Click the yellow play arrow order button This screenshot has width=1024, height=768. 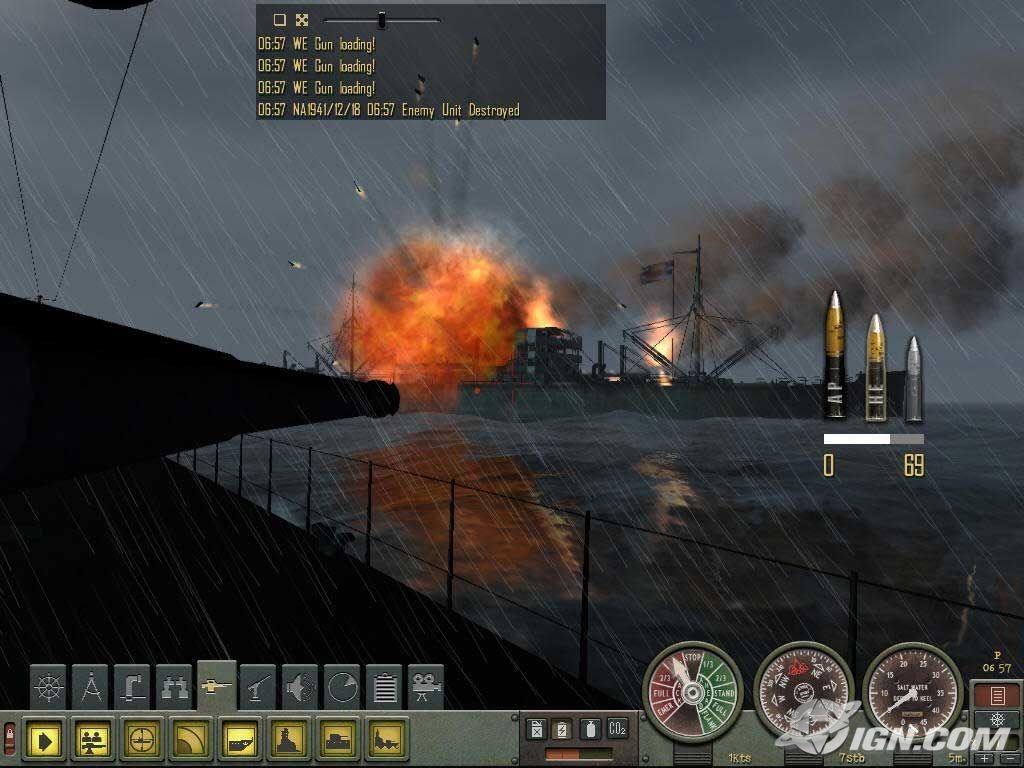45,740
